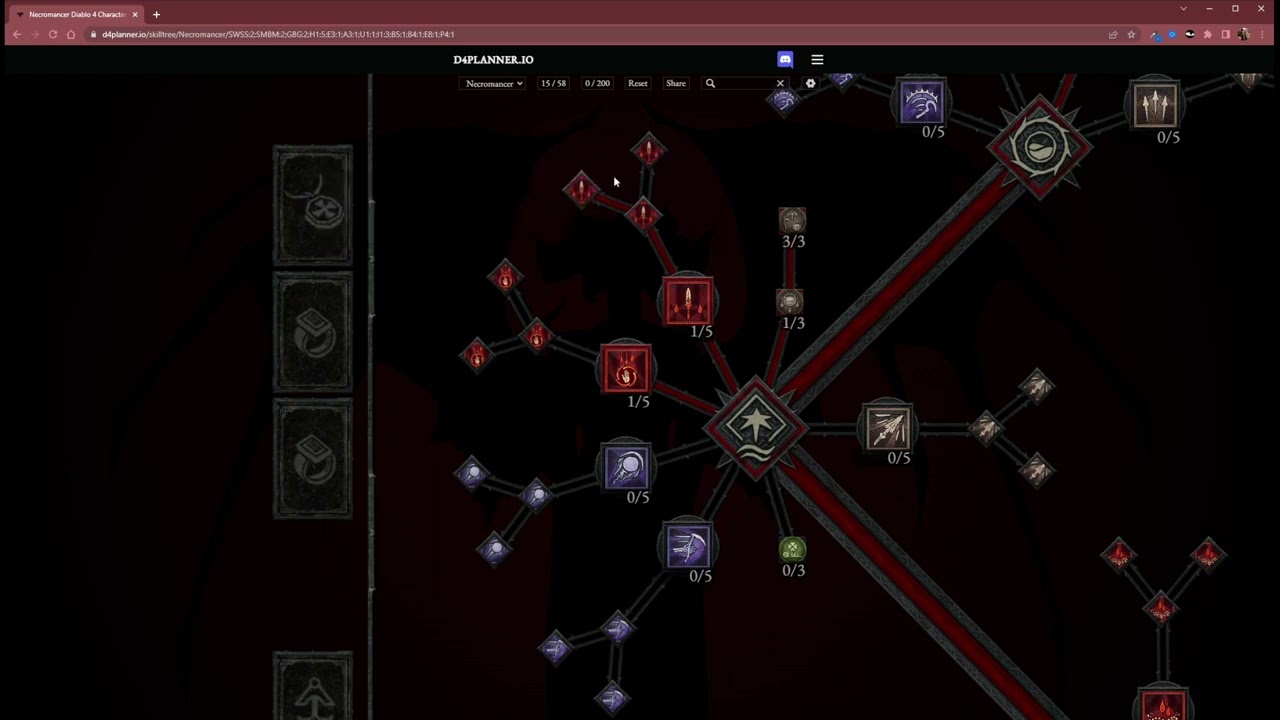
Task: Select the upgrade node ranked 3/3
Action: [x=792, y=219]
